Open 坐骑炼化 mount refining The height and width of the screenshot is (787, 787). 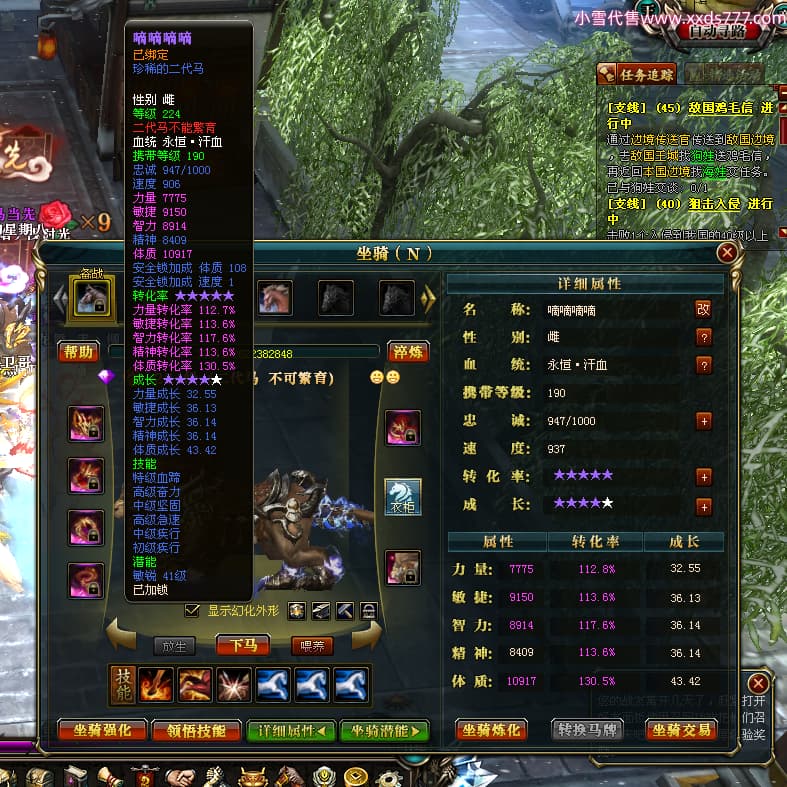492,730
